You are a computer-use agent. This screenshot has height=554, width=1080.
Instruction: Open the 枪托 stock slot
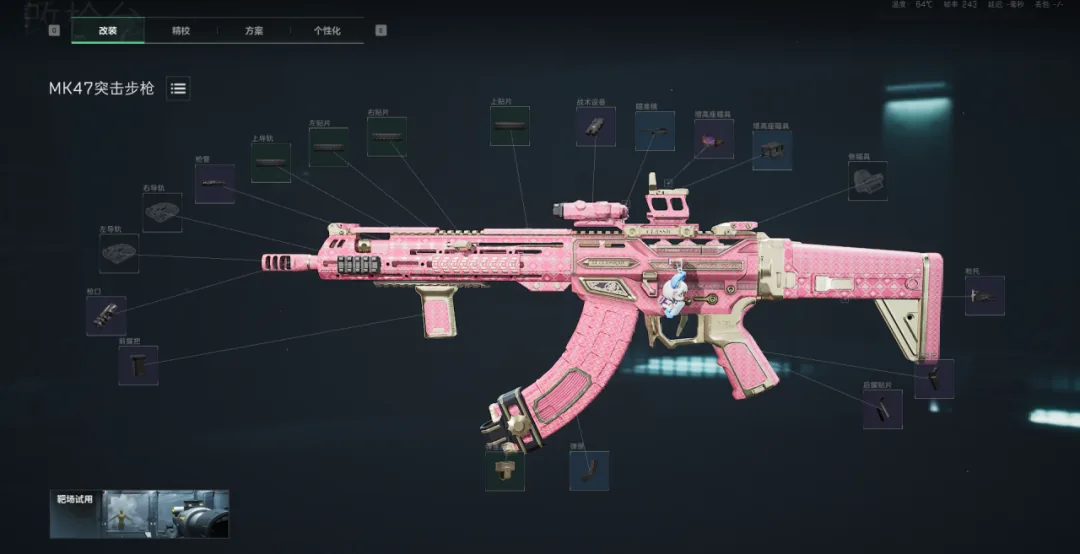984,296
